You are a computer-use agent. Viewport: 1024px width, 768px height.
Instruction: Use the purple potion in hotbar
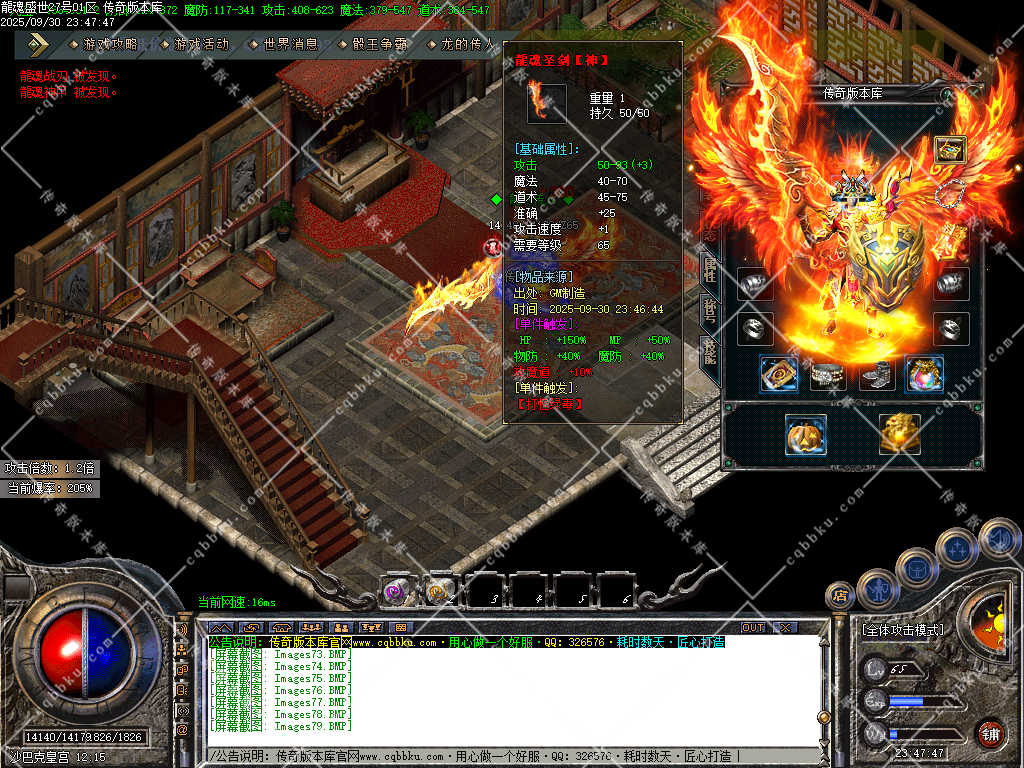point(395,591)
